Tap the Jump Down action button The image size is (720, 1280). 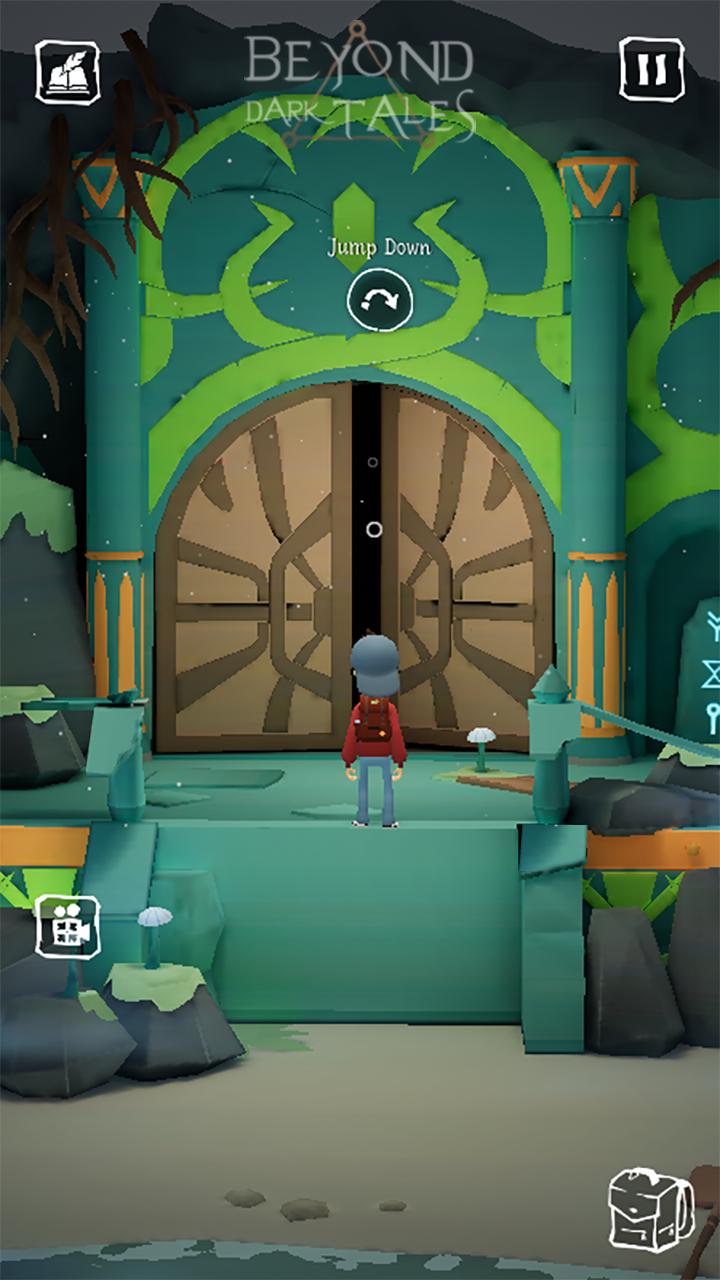click(380, 298)
